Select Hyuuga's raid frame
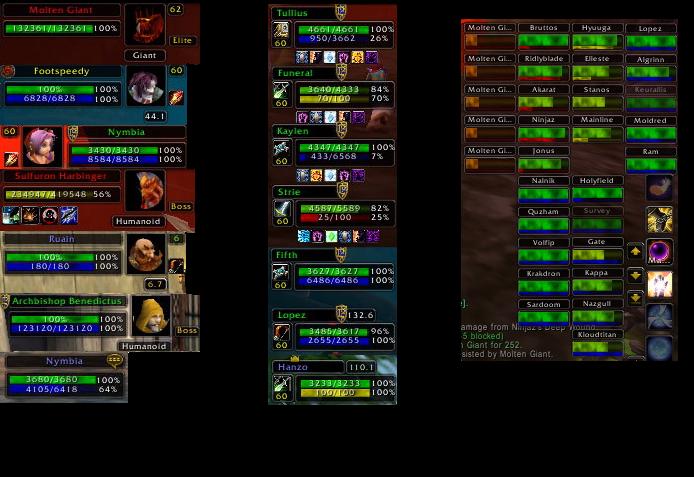This screenshot has height=477, width=694. coord(596,36)
